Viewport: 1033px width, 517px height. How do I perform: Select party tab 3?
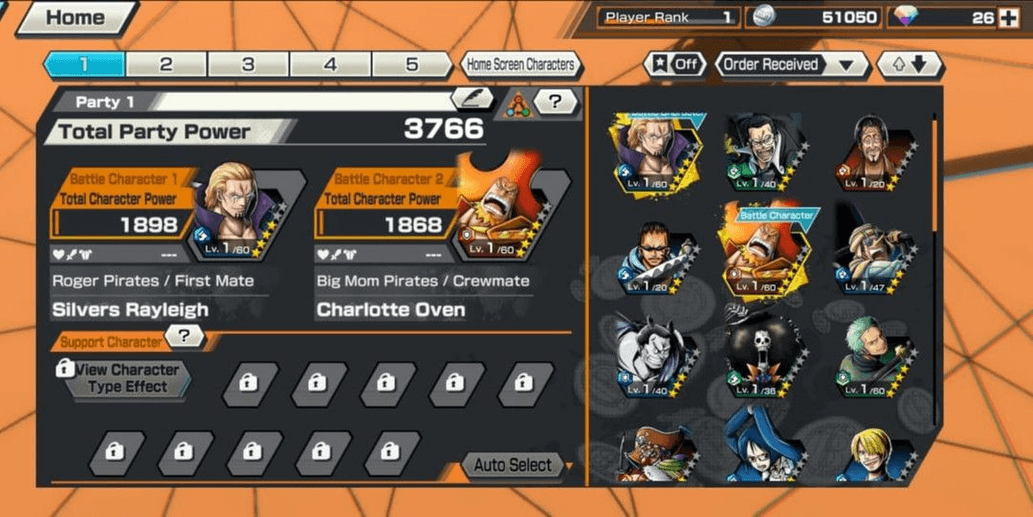pos(248,65)
